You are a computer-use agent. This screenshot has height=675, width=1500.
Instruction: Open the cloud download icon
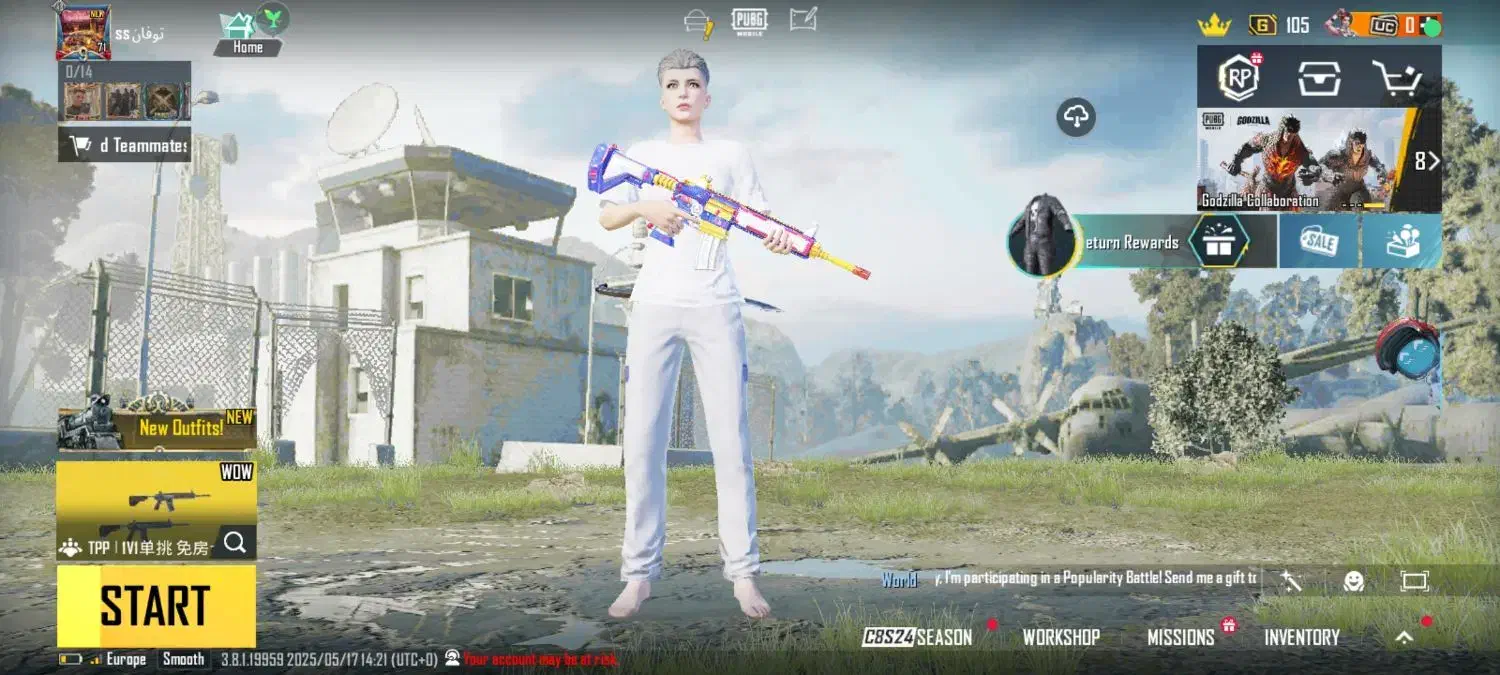1076,118
